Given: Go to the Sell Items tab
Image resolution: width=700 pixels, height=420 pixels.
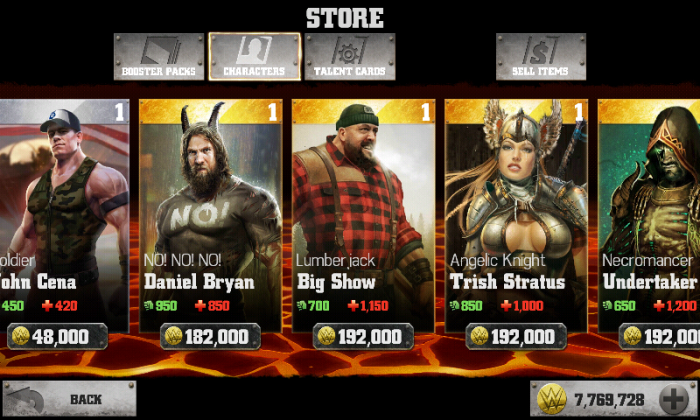Looking at the screenshot, I should click(x=541, y=56).
